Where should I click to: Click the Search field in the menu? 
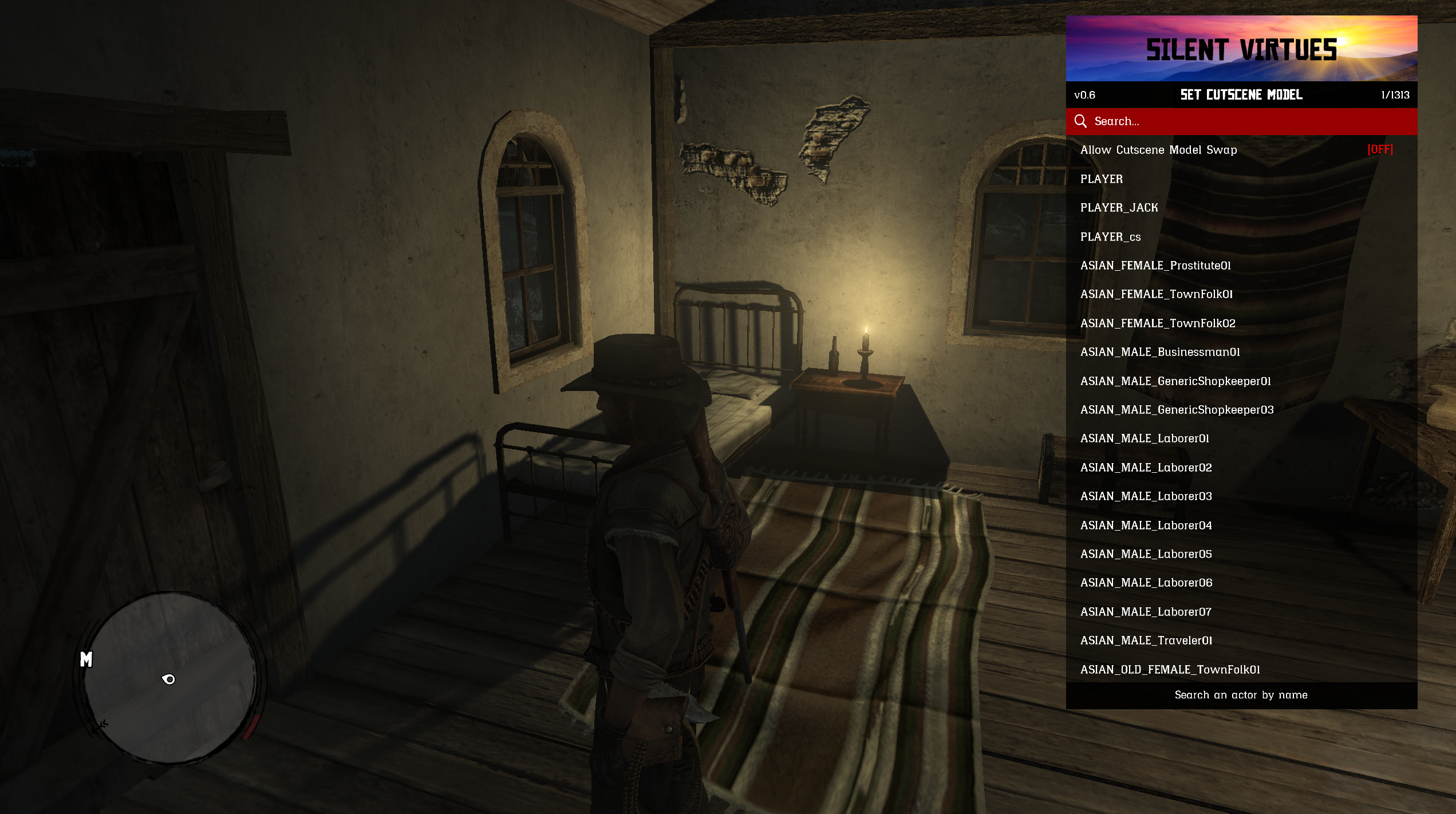pyautogui.click(x=1240, y=121)
